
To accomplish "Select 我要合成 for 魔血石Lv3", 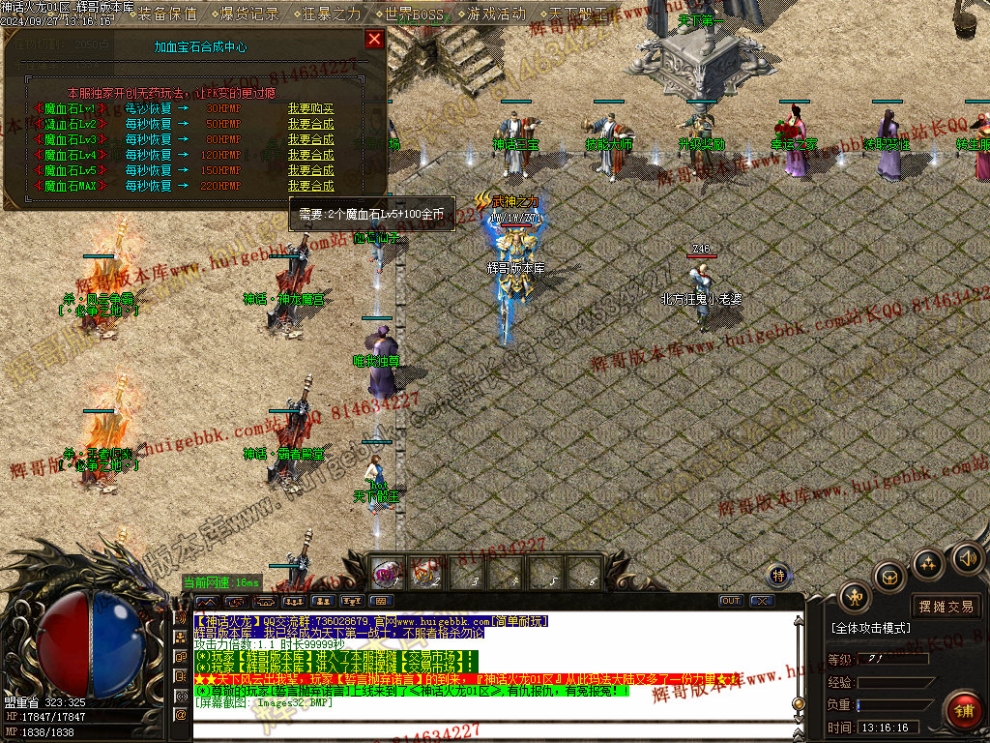I will pyautogui.click(x=311, y=139).
